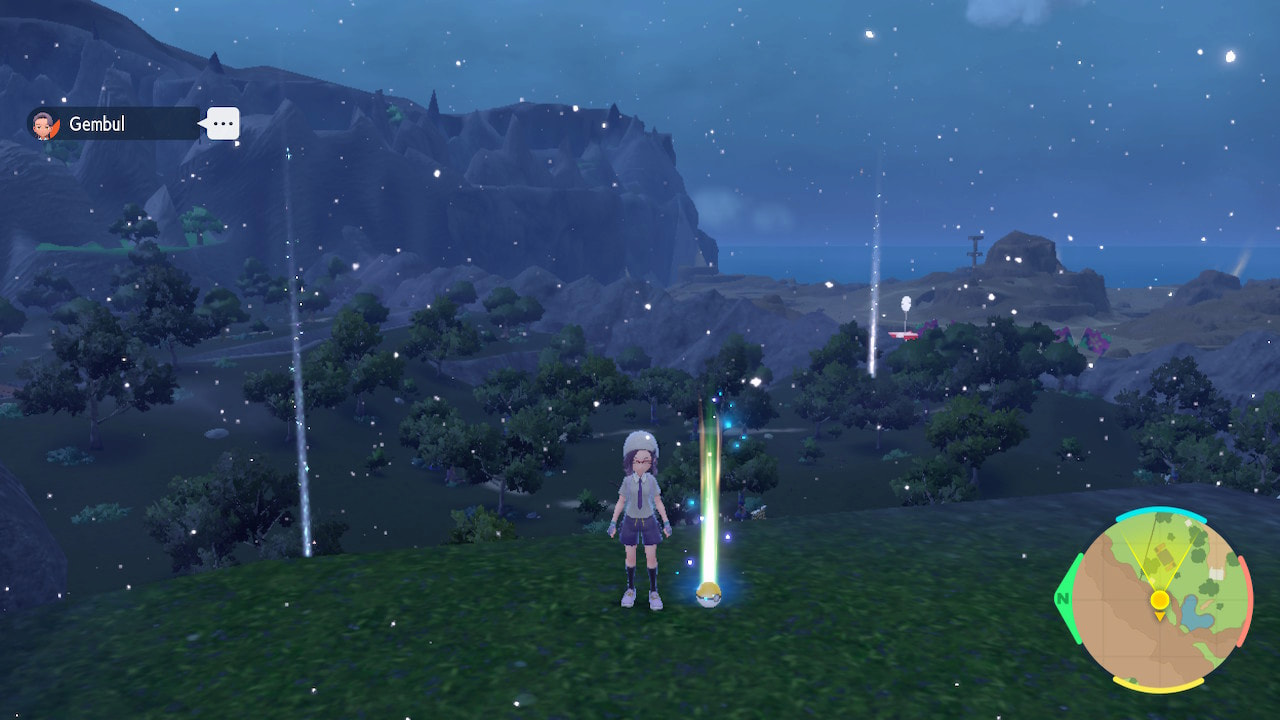Click the facing-direction arrow below the minimap marker
Viewport: 1280px width, 720px height.
coord(1160,616)
